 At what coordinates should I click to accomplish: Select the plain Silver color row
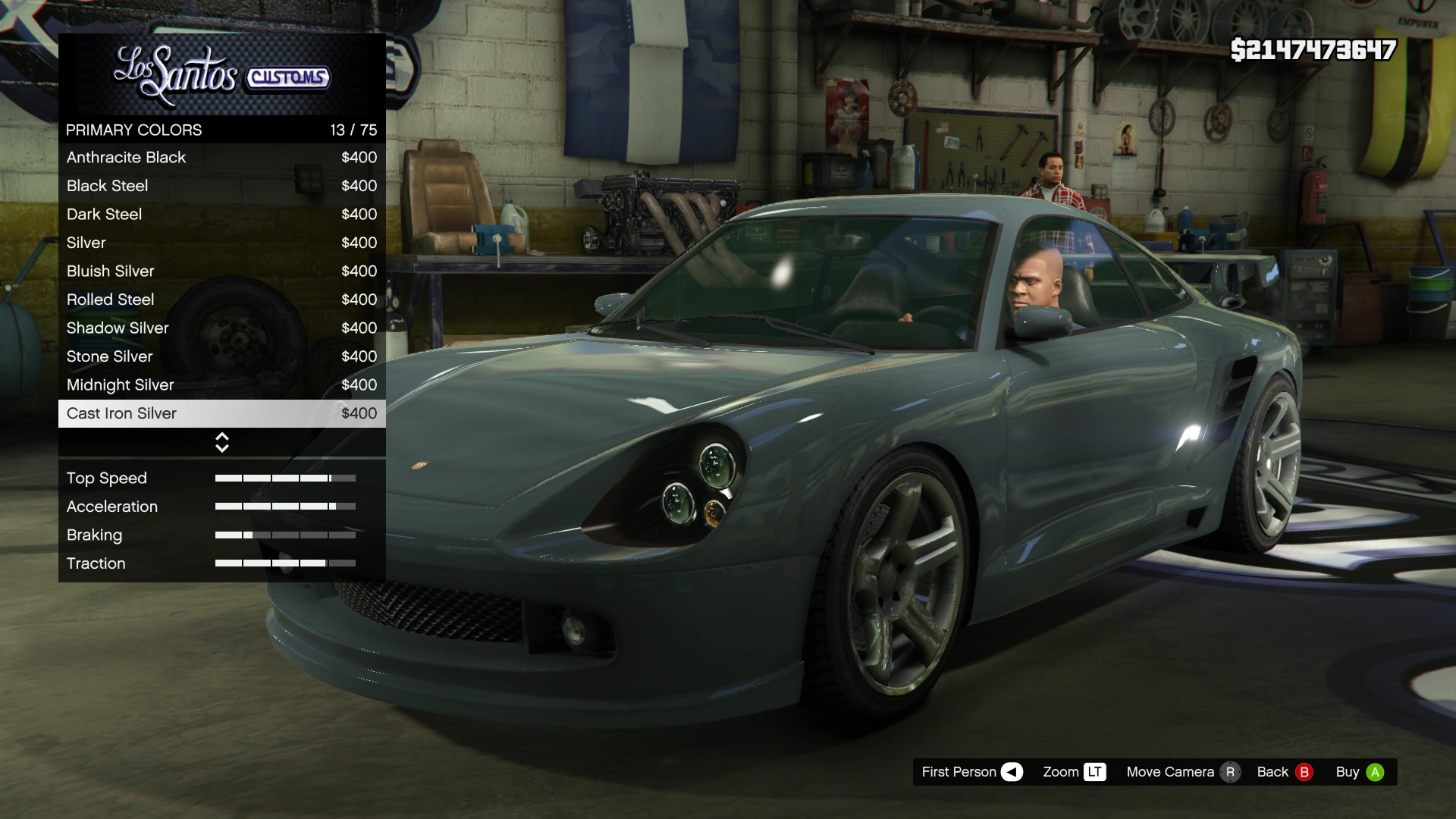click(221, 243)
